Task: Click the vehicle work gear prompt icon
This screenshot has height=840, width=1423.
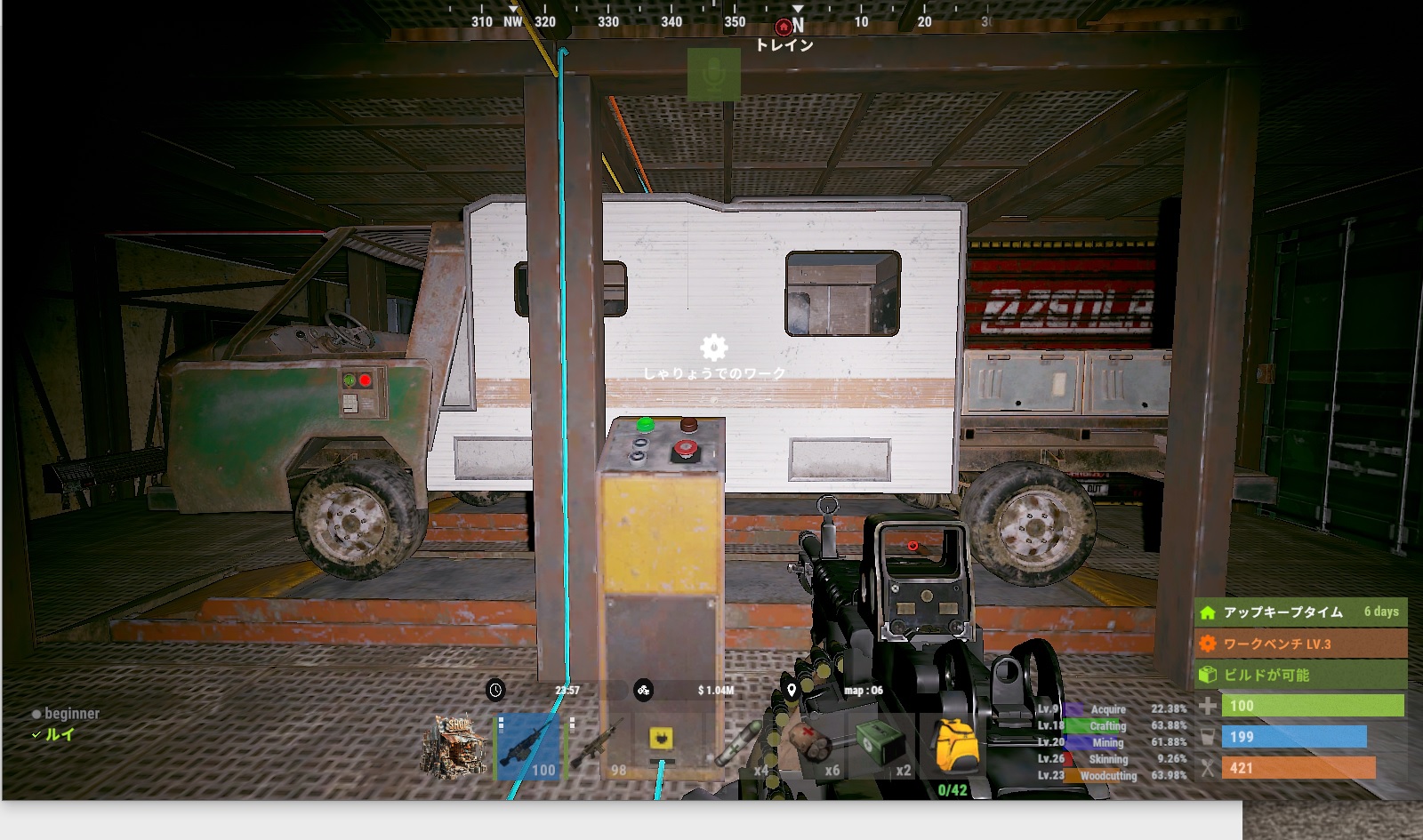Action: (x=713, y=347)
